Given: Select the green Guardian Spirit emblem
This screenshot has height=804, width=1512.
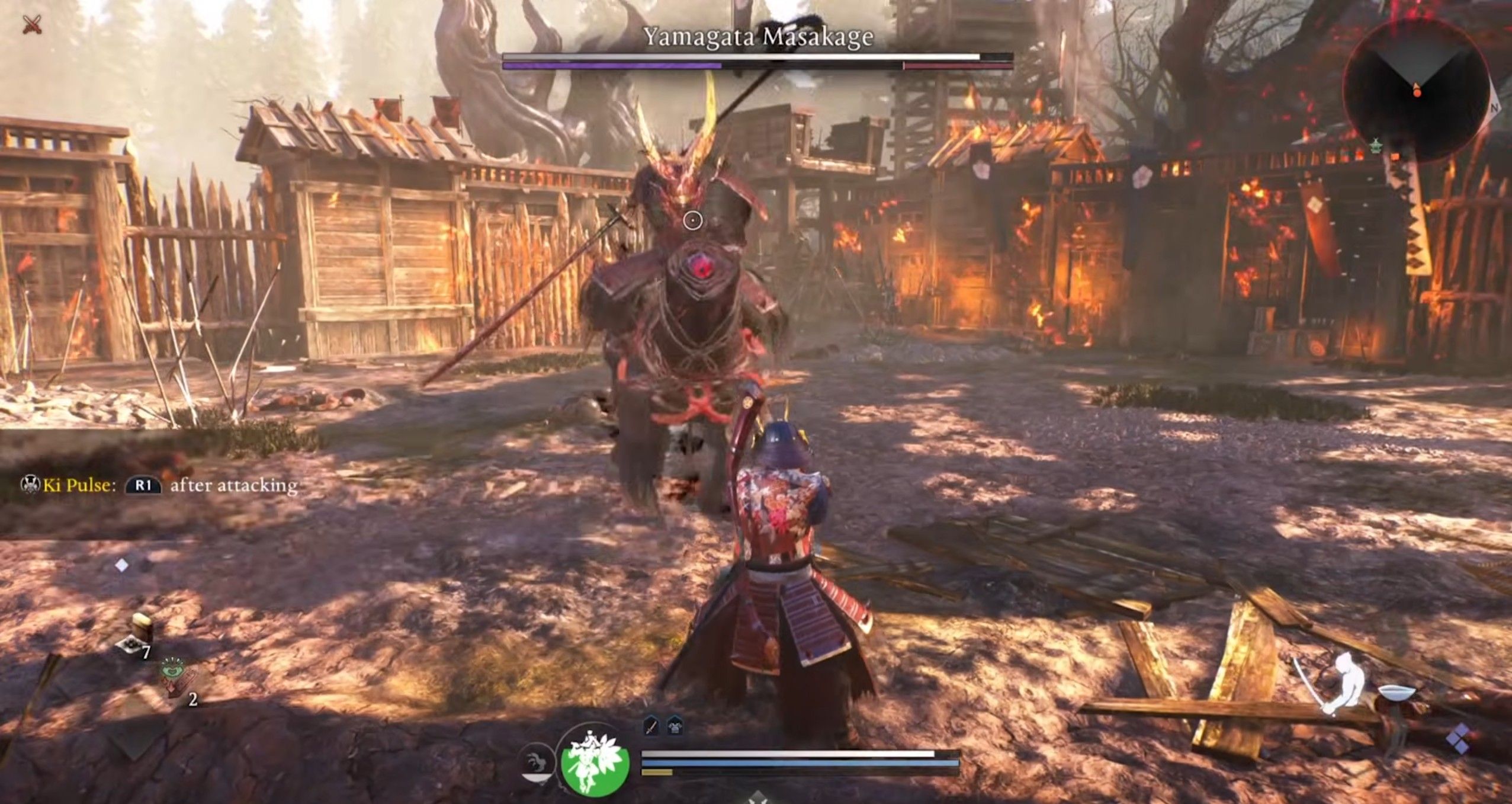Looking at the screenshot, I should (x=593, y=766).
